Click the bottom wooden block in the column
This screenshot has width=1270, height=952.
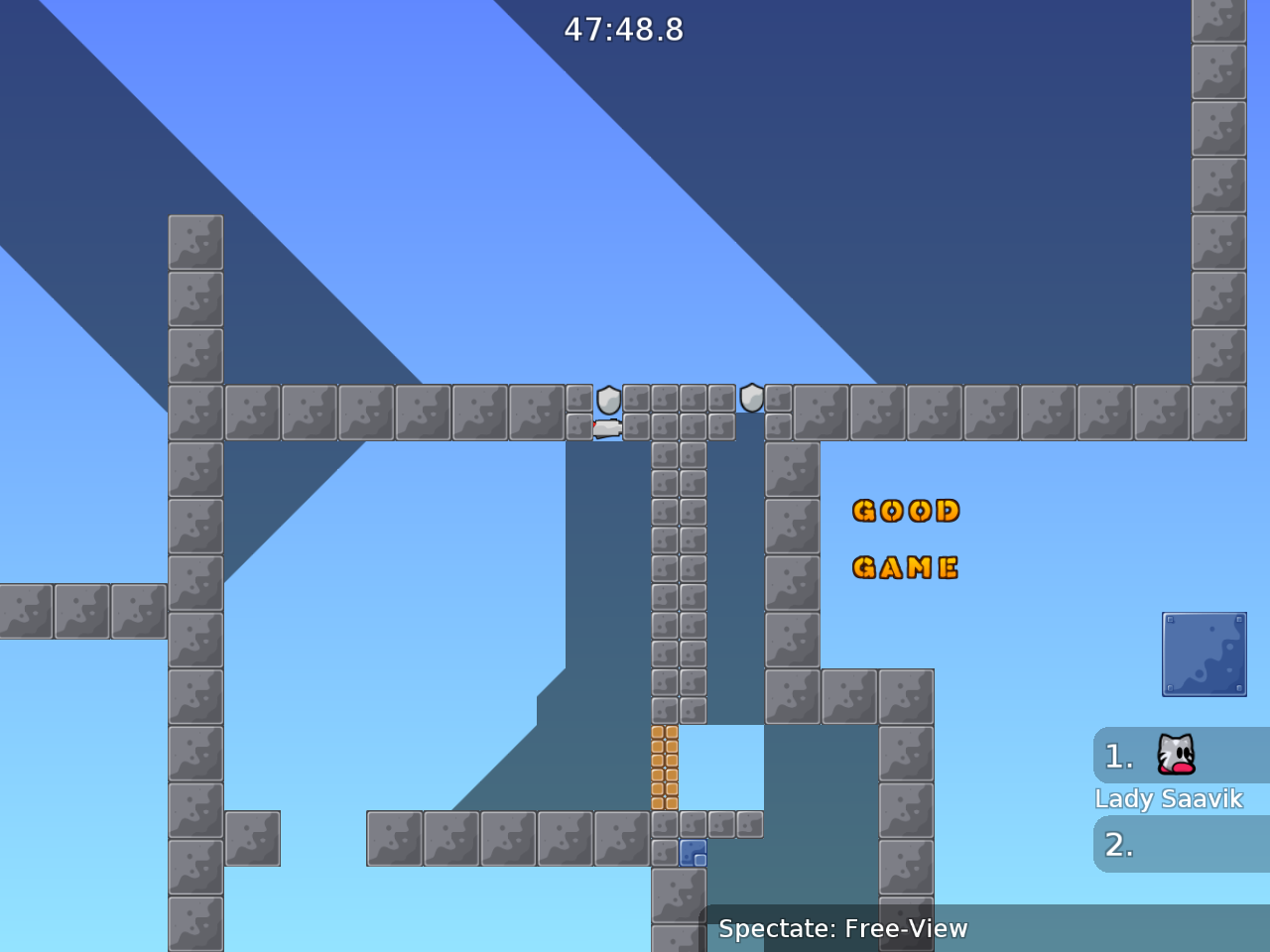point(665,801)
